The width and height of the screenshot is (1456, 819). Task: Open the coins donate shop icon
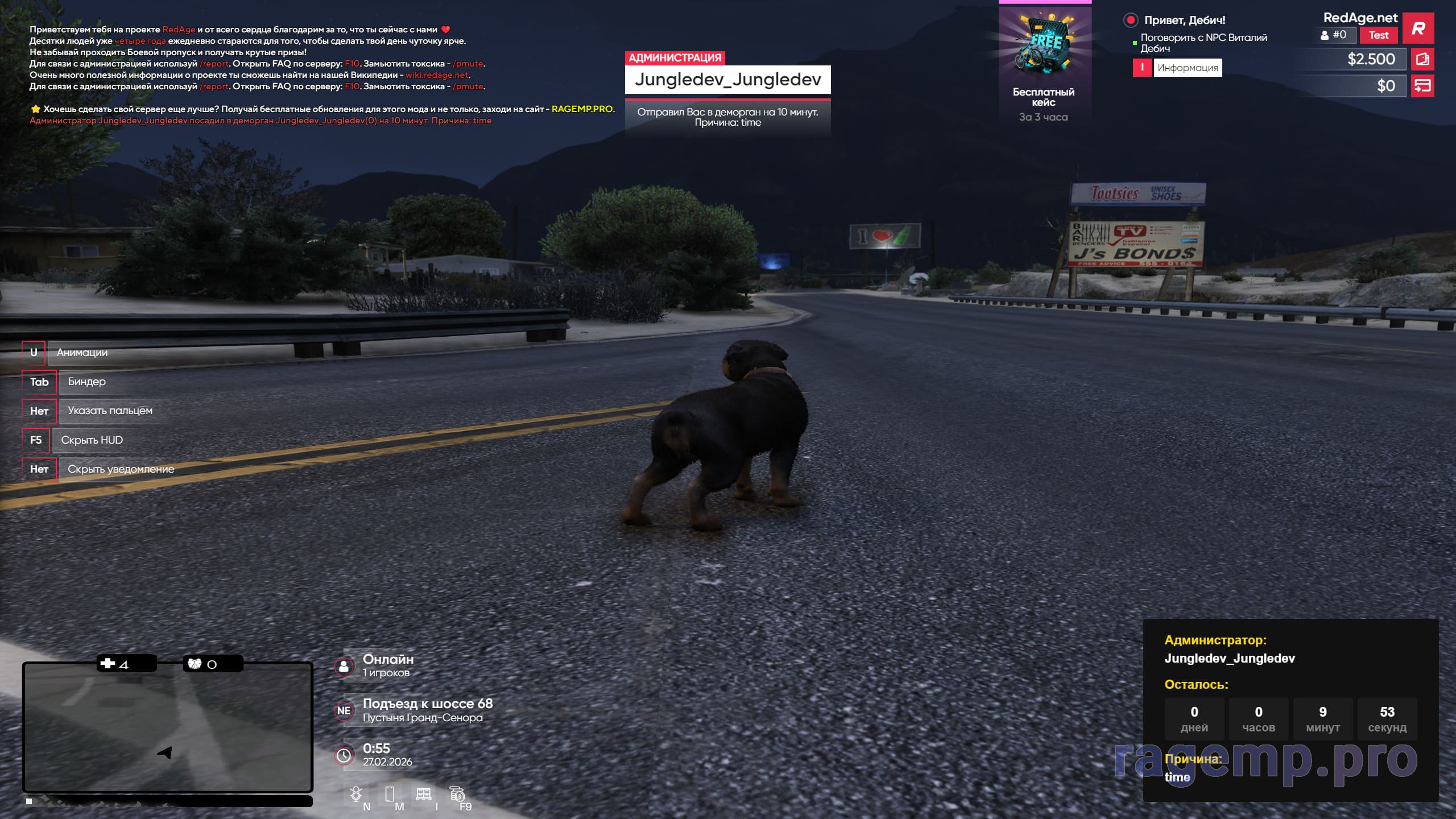pos(457,793)
